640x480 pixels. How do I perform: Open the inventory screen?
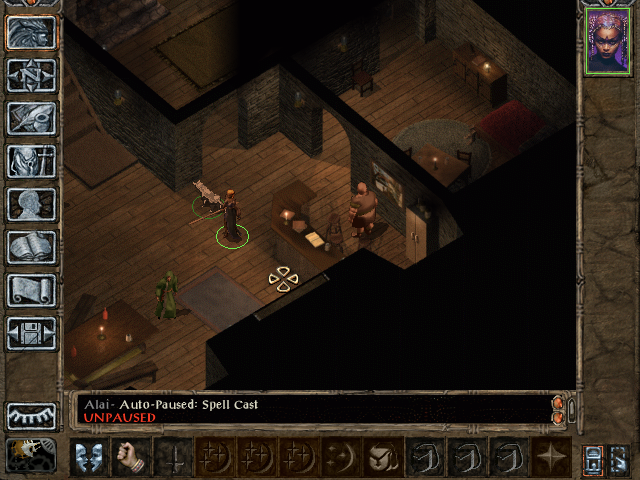tap(31, 160)
